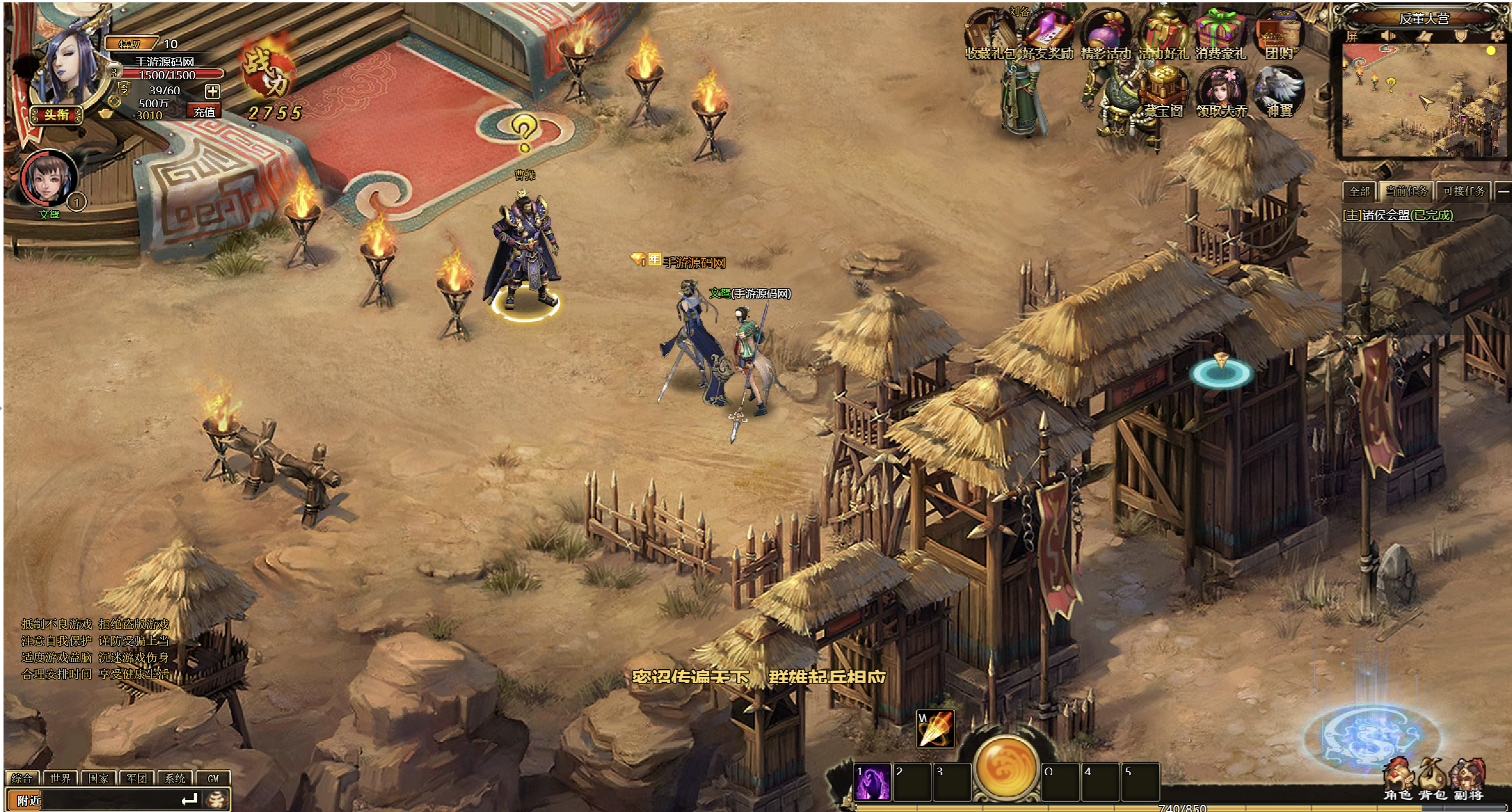
Task: Switch to the 当前任务 quest tab
Action: [1406, 191]
